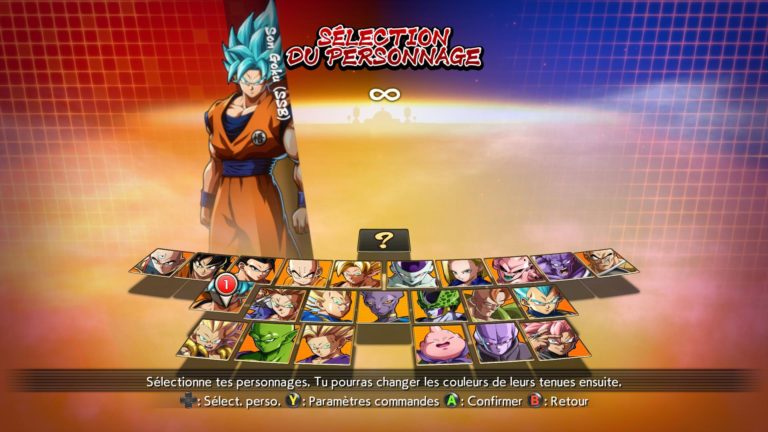Choose Beerus from the roster
Viewport: 768px width, 432px height.
point(382,304)
